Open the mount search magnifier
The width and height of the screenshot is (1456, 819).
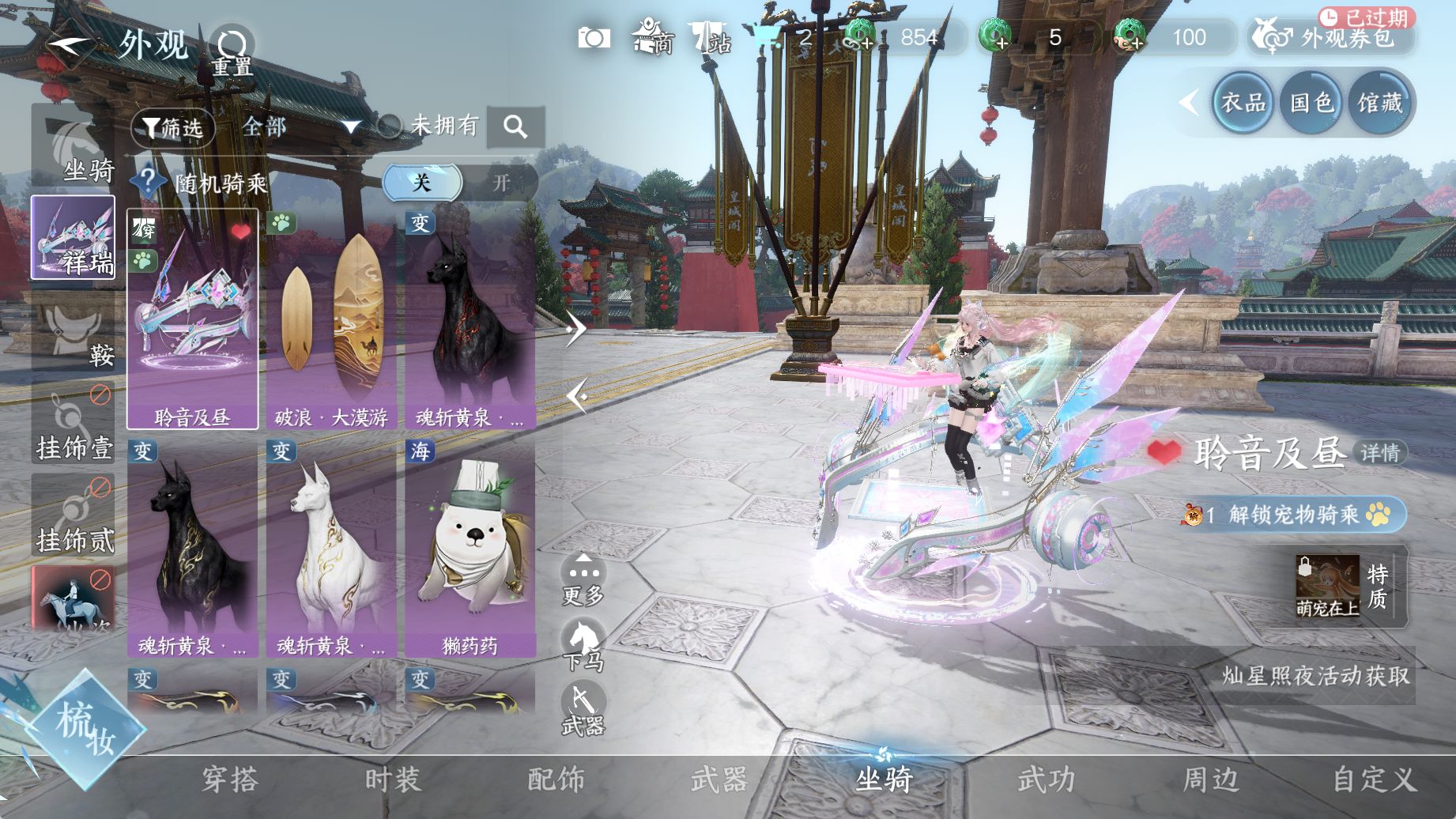pyautogui.click(x=515, y=126)
